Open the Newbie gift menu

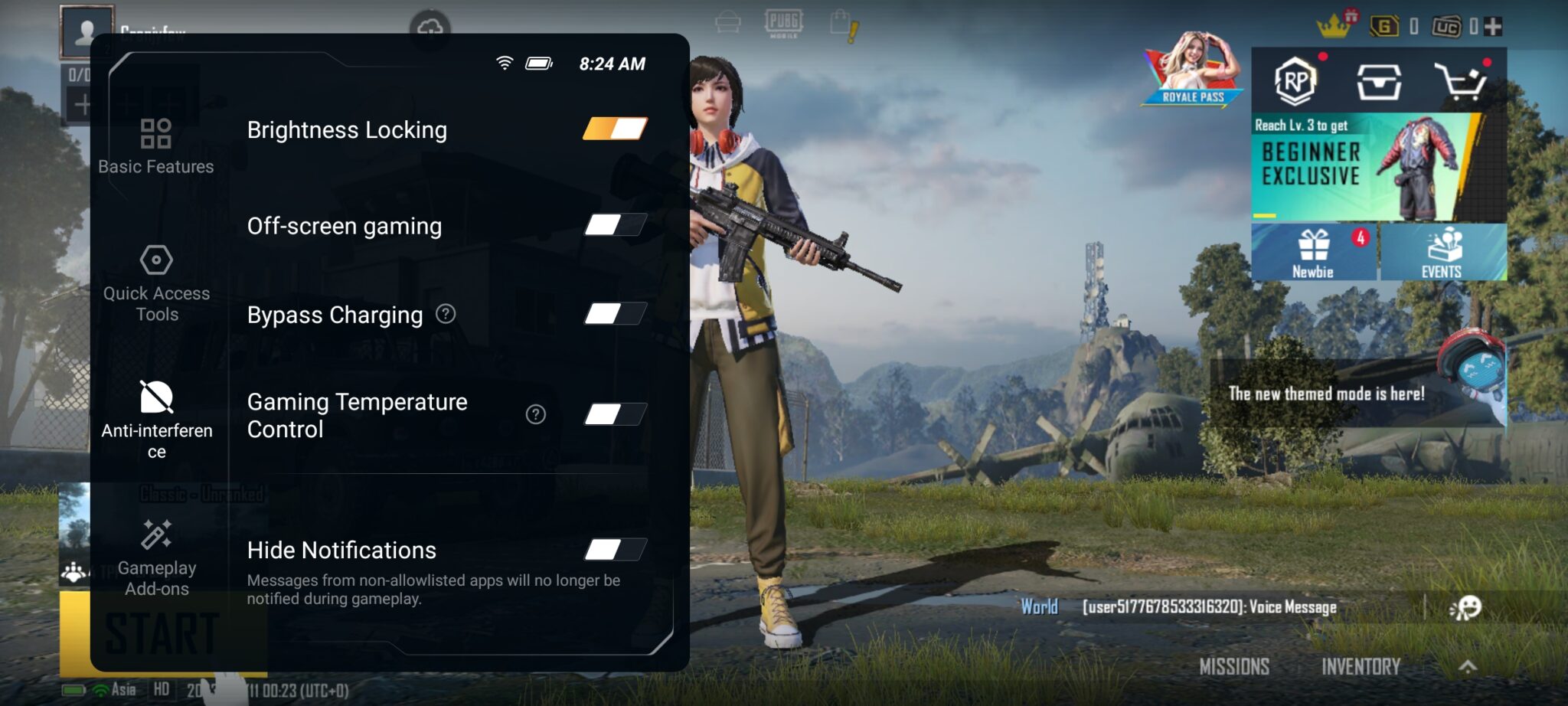coord(1313,253)
